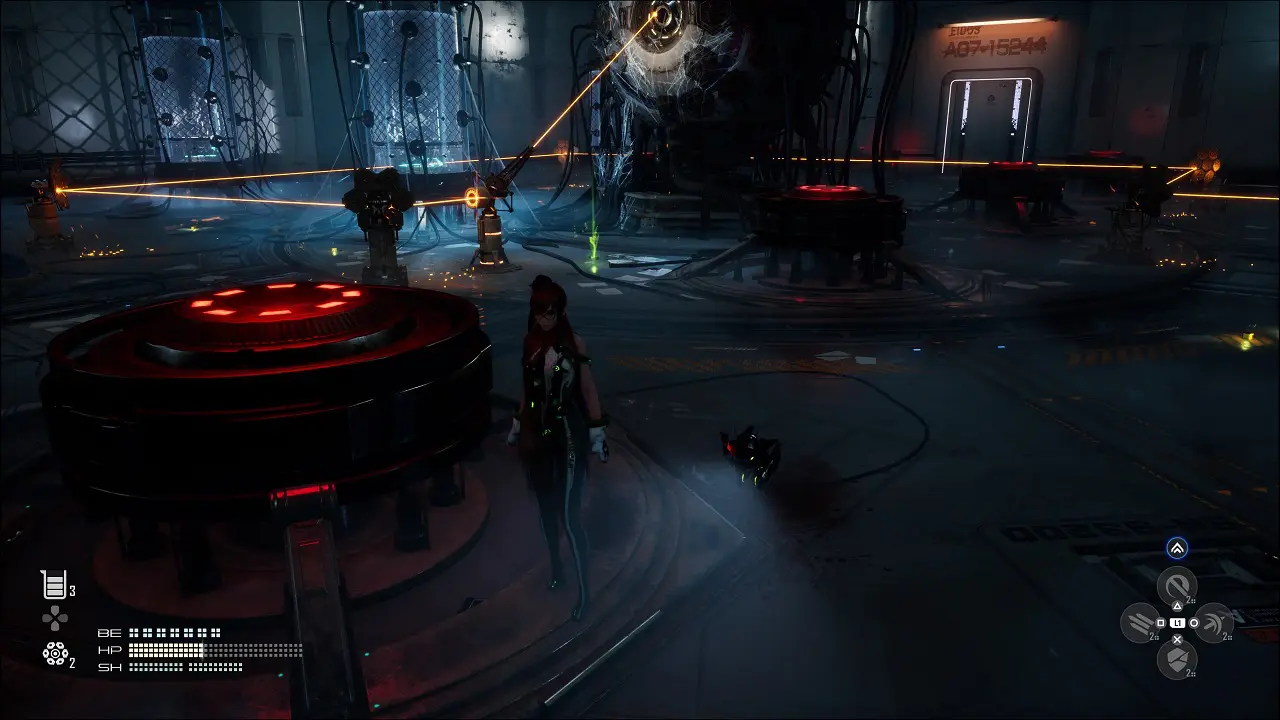
Task: Activate the top spiral slash skill
Action: pyautogui.click(x=1177, y=585)
